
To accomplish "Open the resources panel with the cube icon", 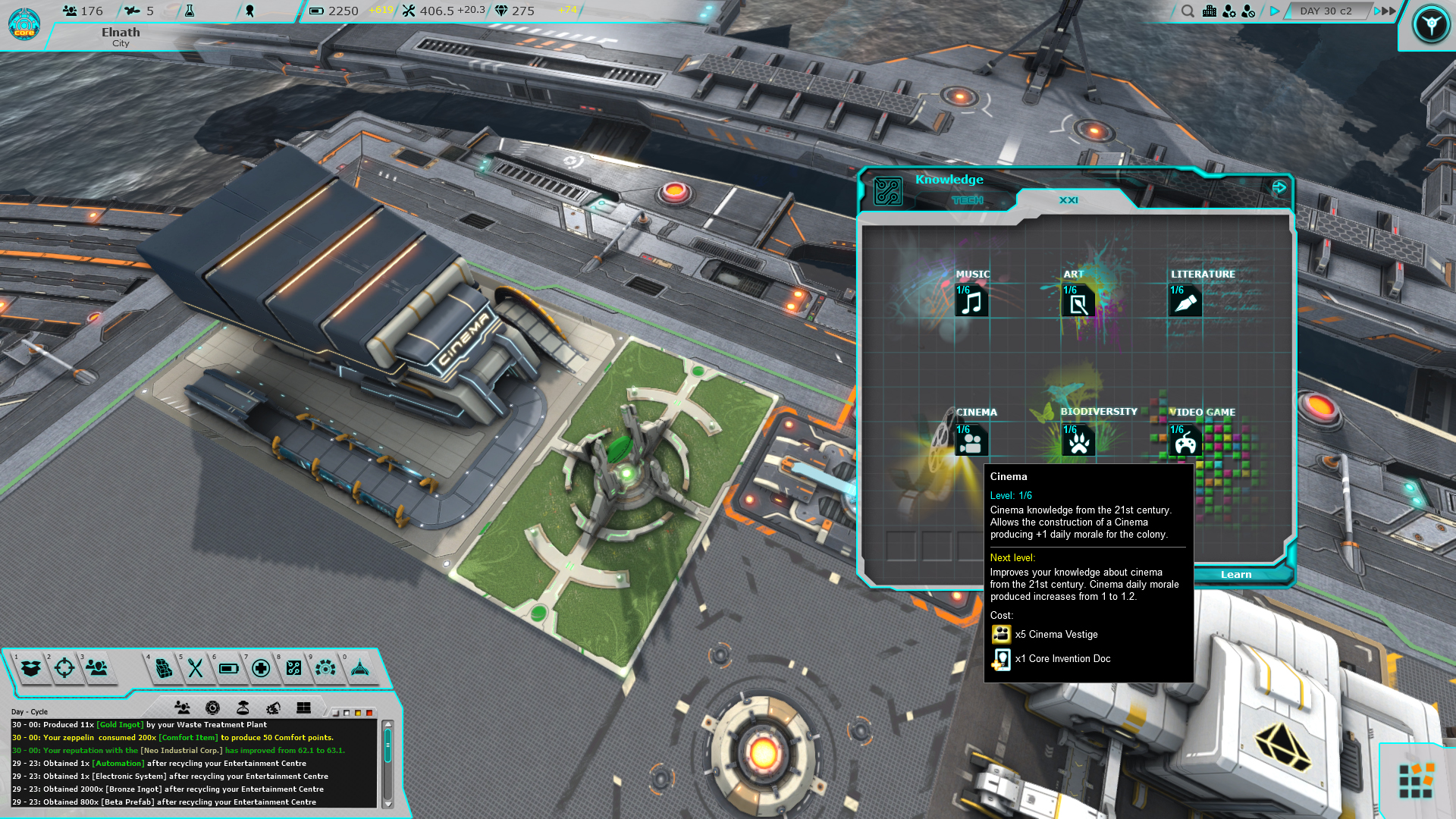I will pos(162,670).
